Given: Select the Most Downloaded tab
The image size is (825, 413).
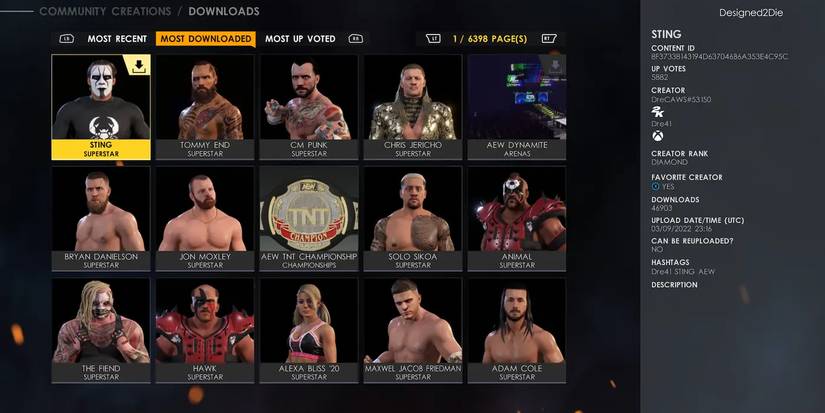Looking at the screenshot, I should [x=205, y=39].
